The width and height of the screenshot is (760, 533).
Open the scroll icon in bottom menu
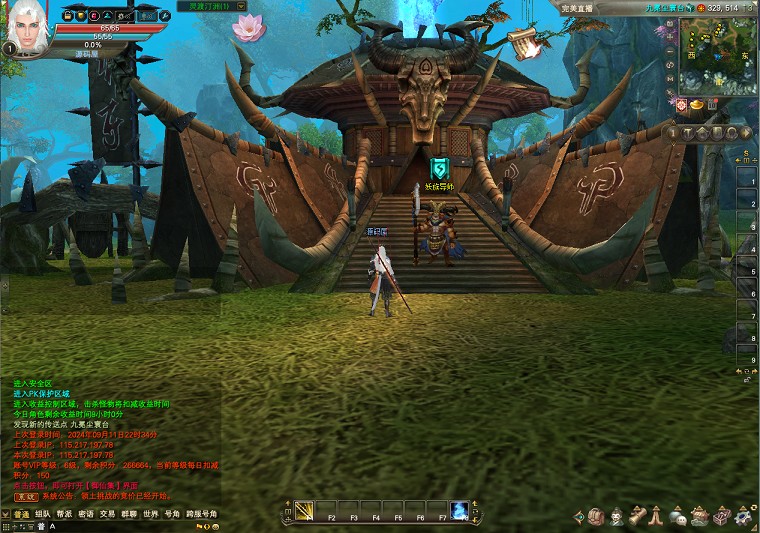[x=636, y=516]
